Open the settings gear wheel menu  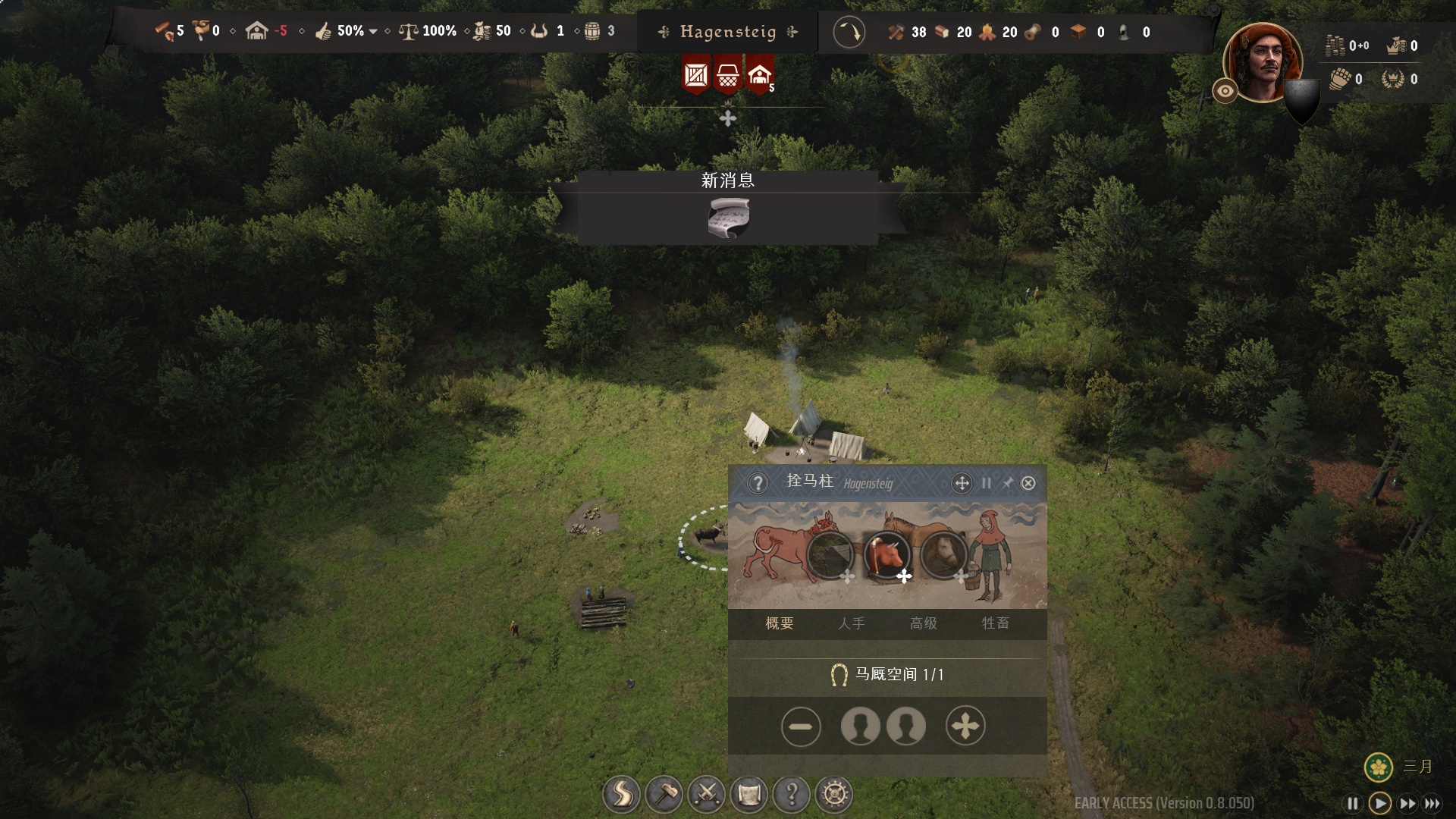pos(834,795)
